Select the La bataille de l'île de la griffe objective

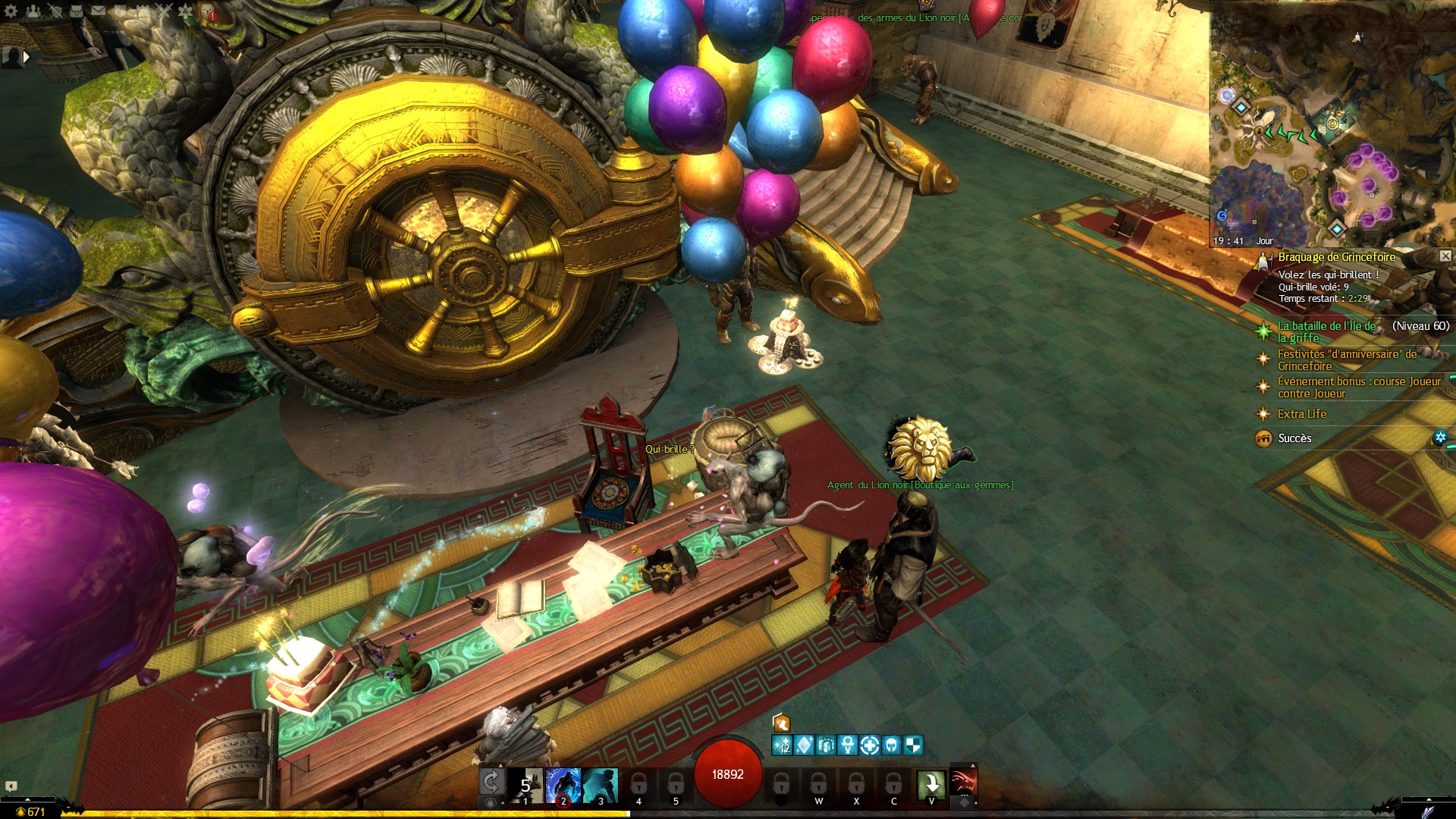coord(1326,331)
